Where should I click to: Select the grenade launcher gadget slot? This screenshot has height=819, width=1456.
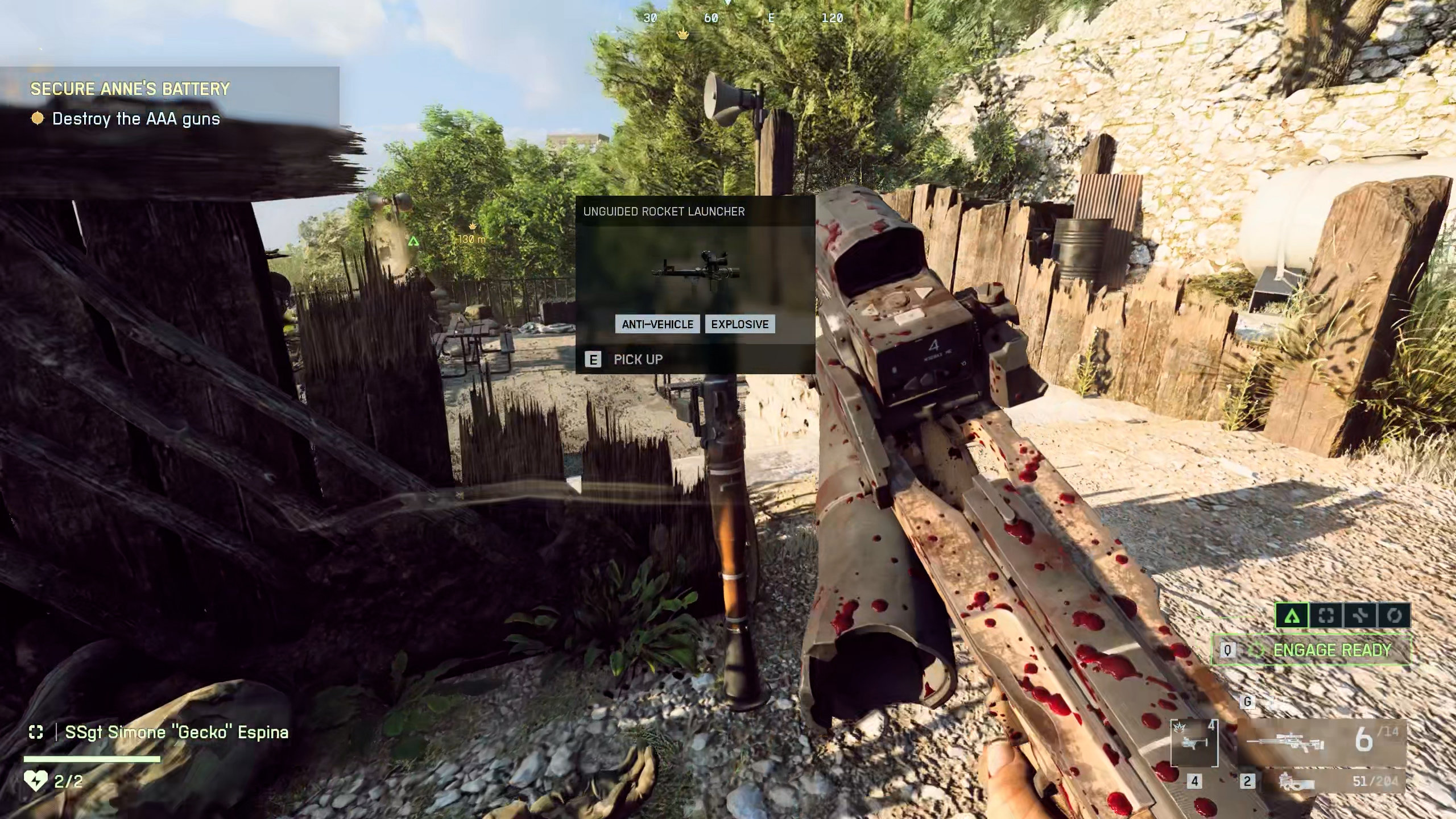click(1194, 743)
